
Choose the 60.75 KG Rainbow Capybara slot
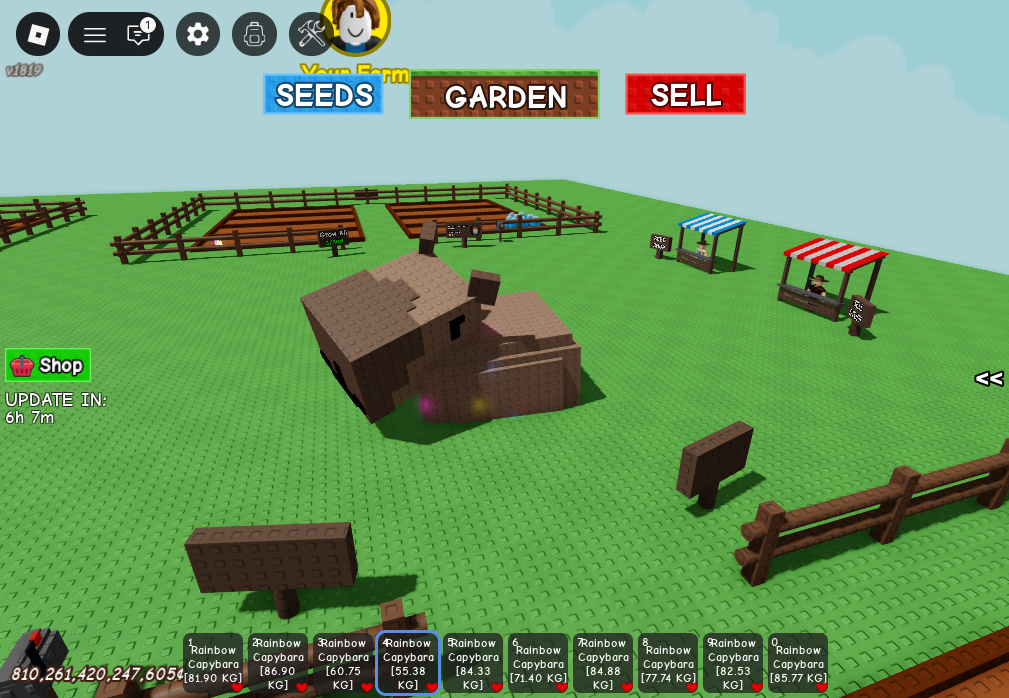point(343,663)
